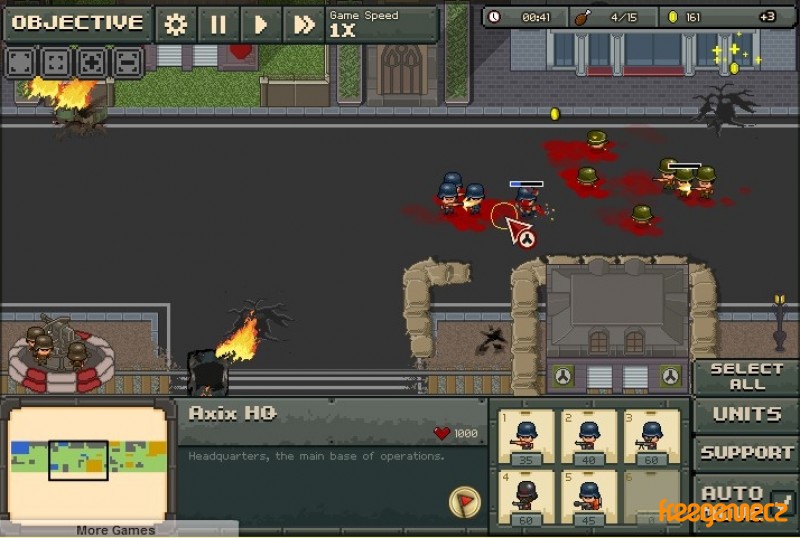Recruit the unit costing 40 in slot 2
Viewport: 800px width, 538px height.
(x=588, y=436)
